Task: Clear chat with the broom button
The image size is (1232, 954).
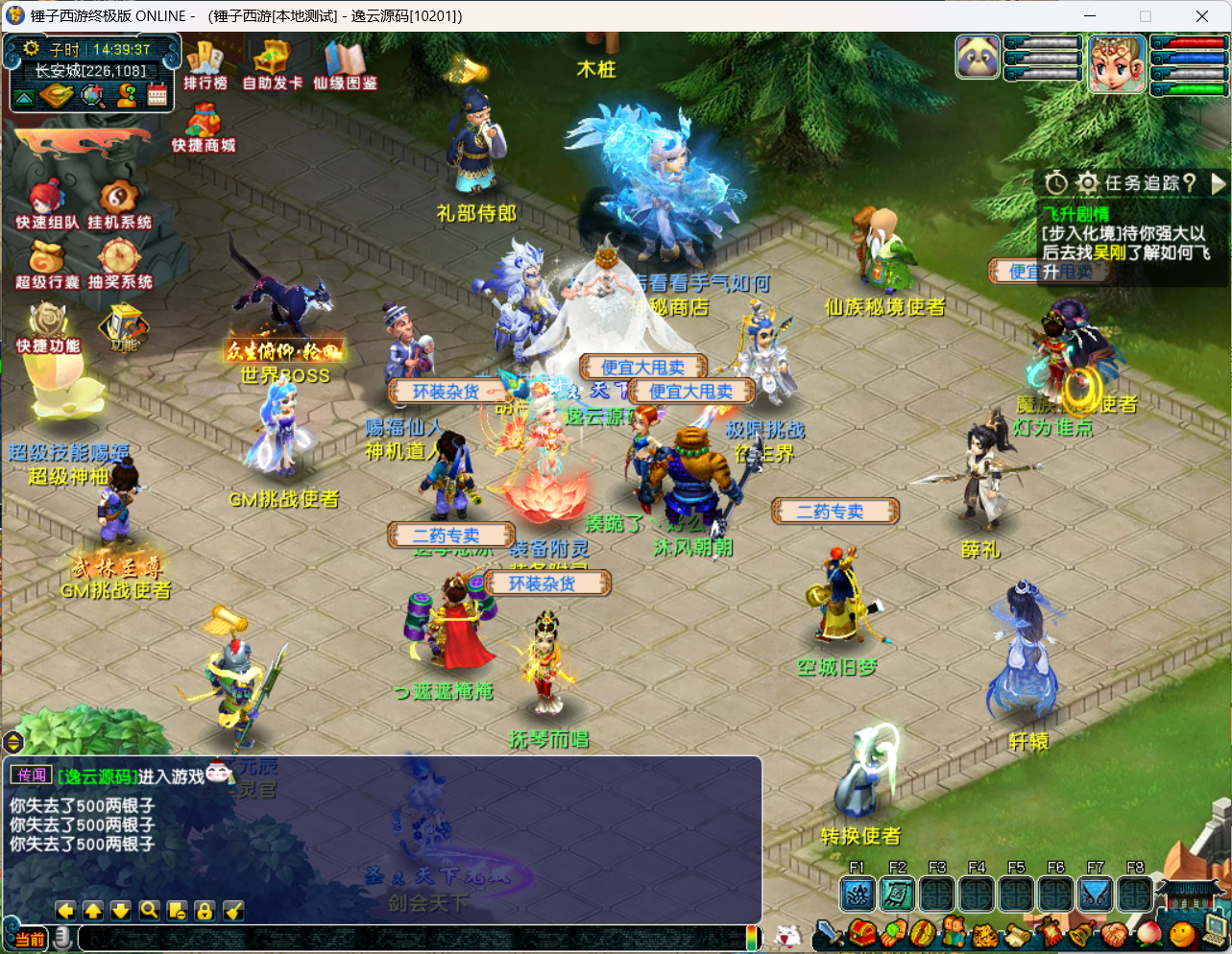Action: point(233,911)
